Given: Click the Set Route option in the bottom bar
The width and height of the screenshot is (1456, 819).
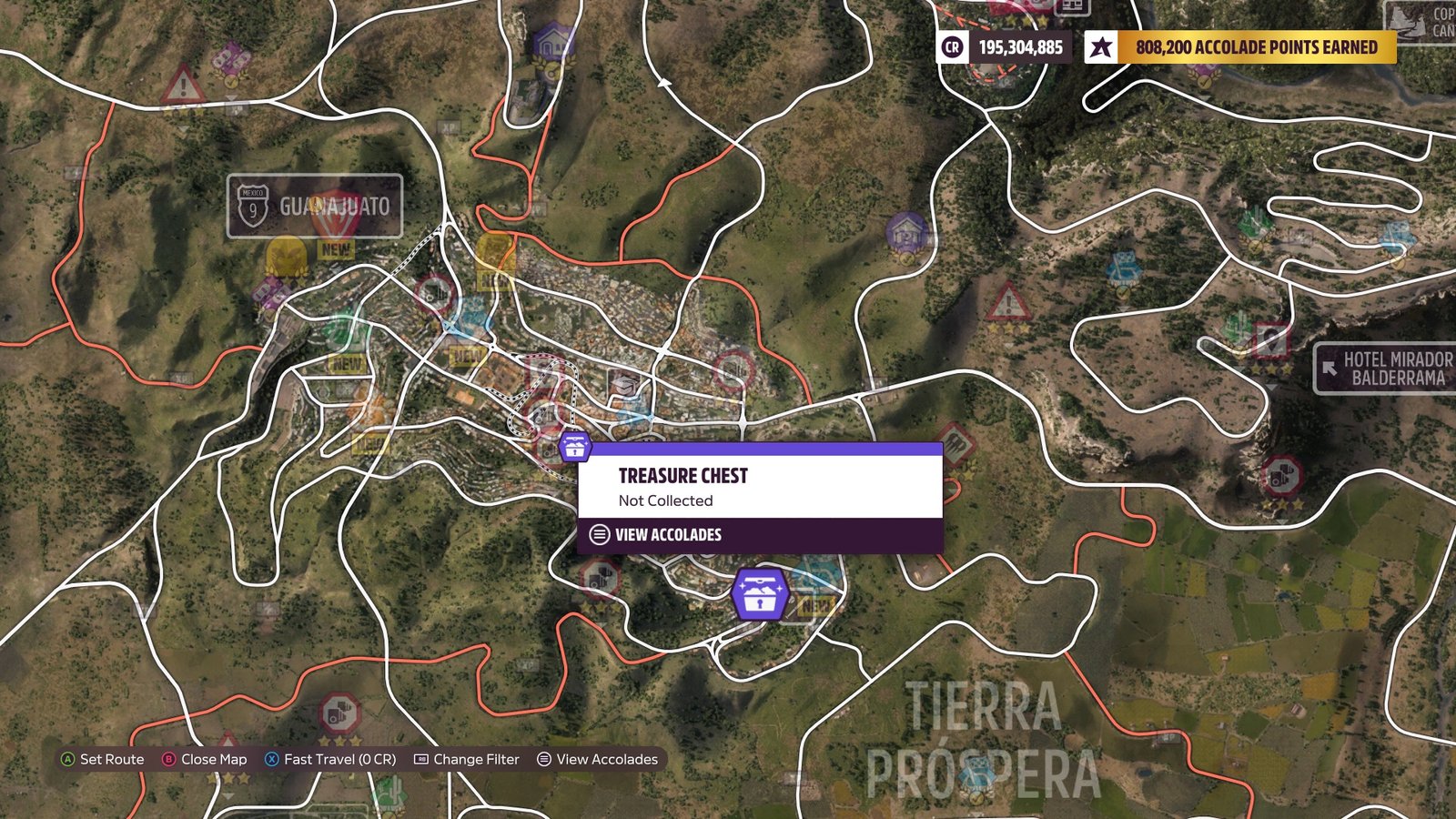Looking at the screenshot, I should pos(102,759).
